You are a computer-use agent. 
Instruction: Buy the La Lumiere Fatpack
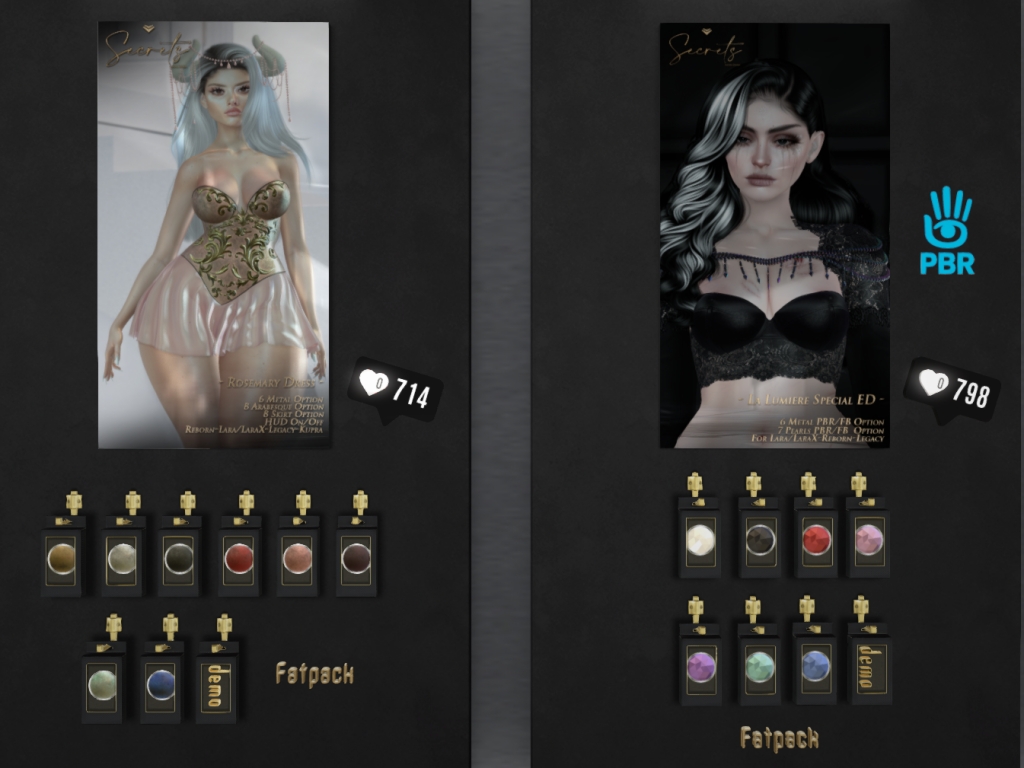tap(779, 739)
